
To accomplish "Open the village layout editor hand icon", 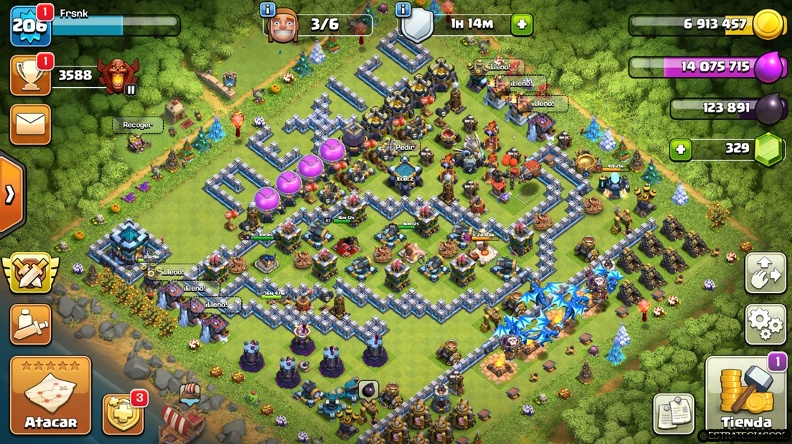I will click(764, 273).
